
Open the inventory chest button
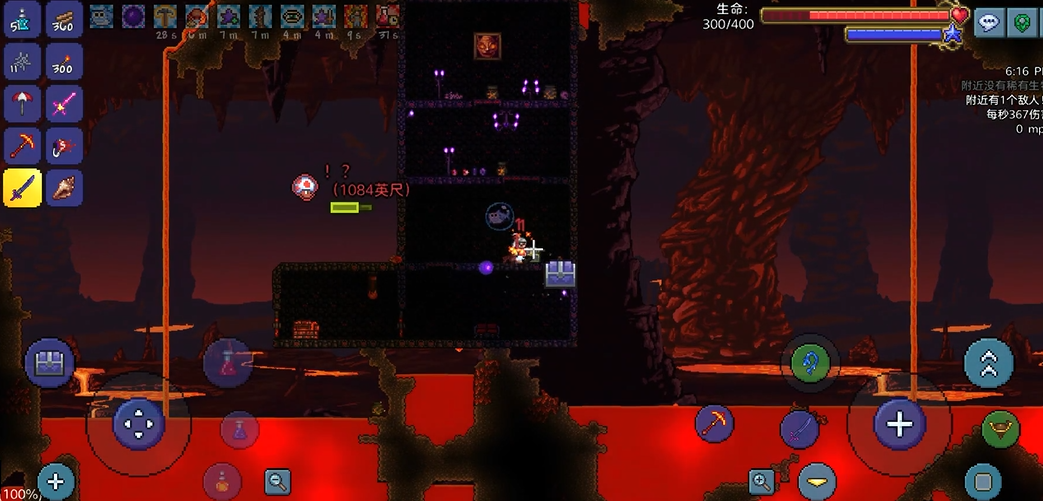point(49,364)
